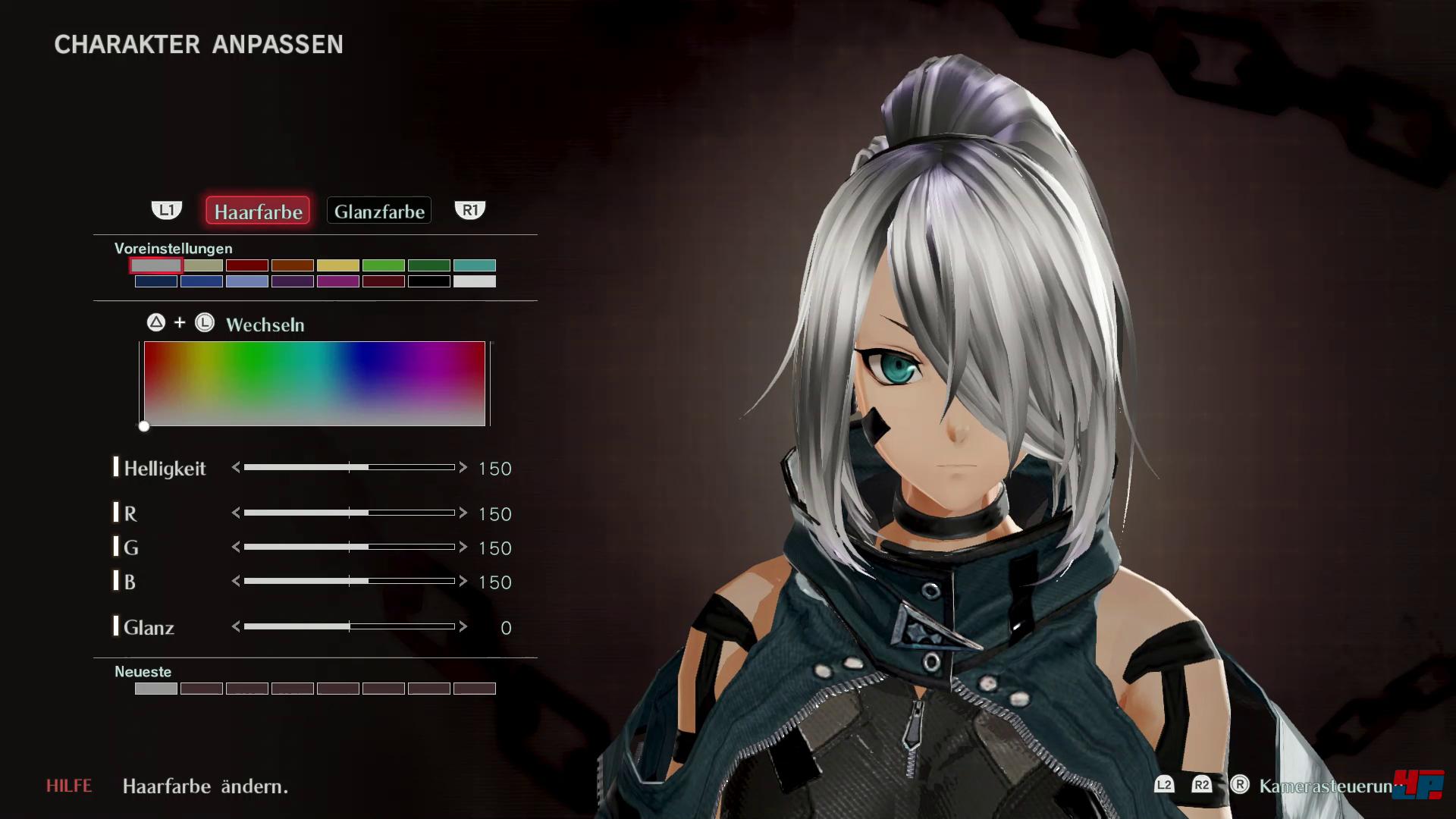
Task: Choose the light periwinkle blue preset
Action: [x=247, y=281]
